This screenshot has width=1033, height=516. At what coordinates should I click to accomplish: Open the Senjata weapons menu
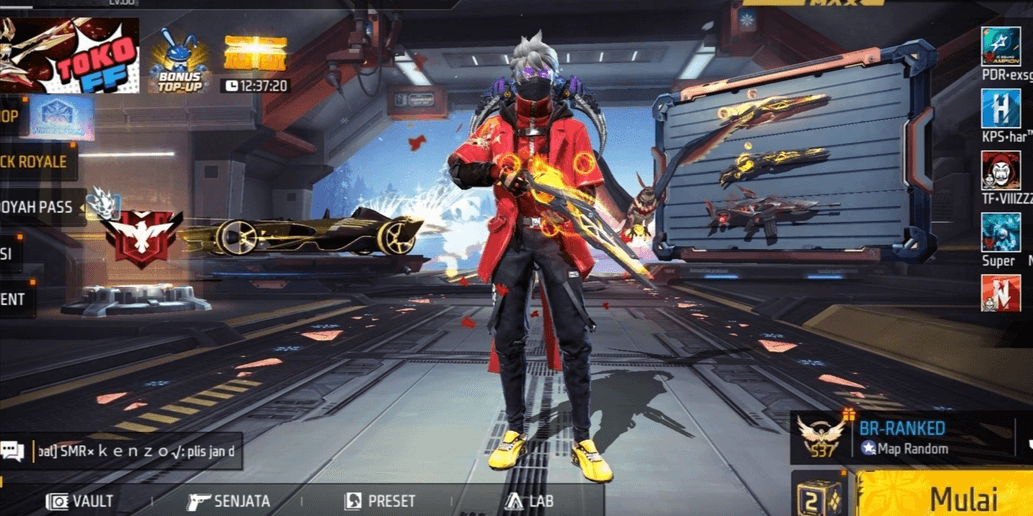coord(229,500)
